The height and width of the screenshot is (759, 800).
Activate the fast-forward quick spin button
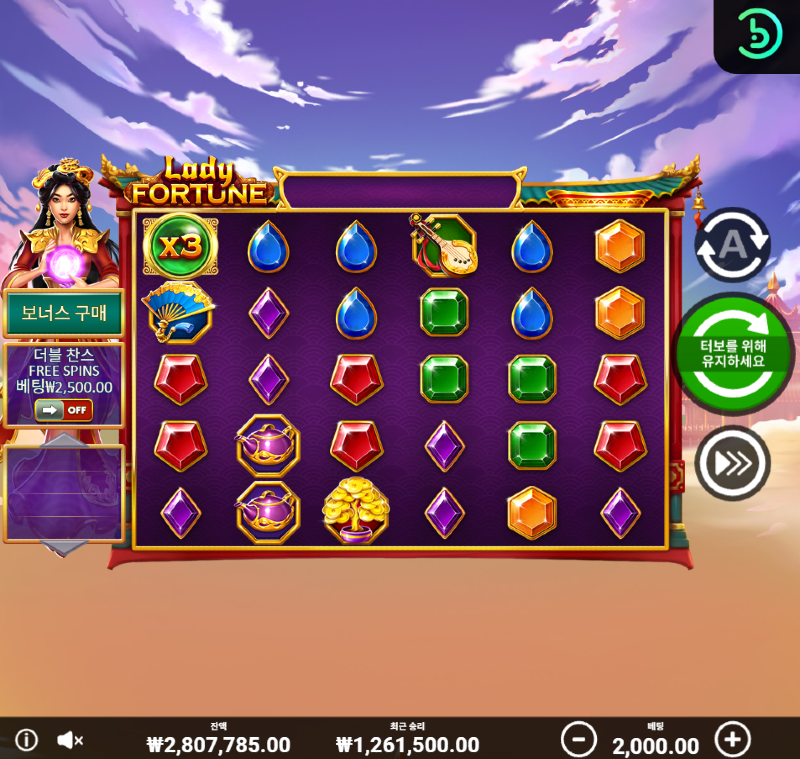click(732, 463)
